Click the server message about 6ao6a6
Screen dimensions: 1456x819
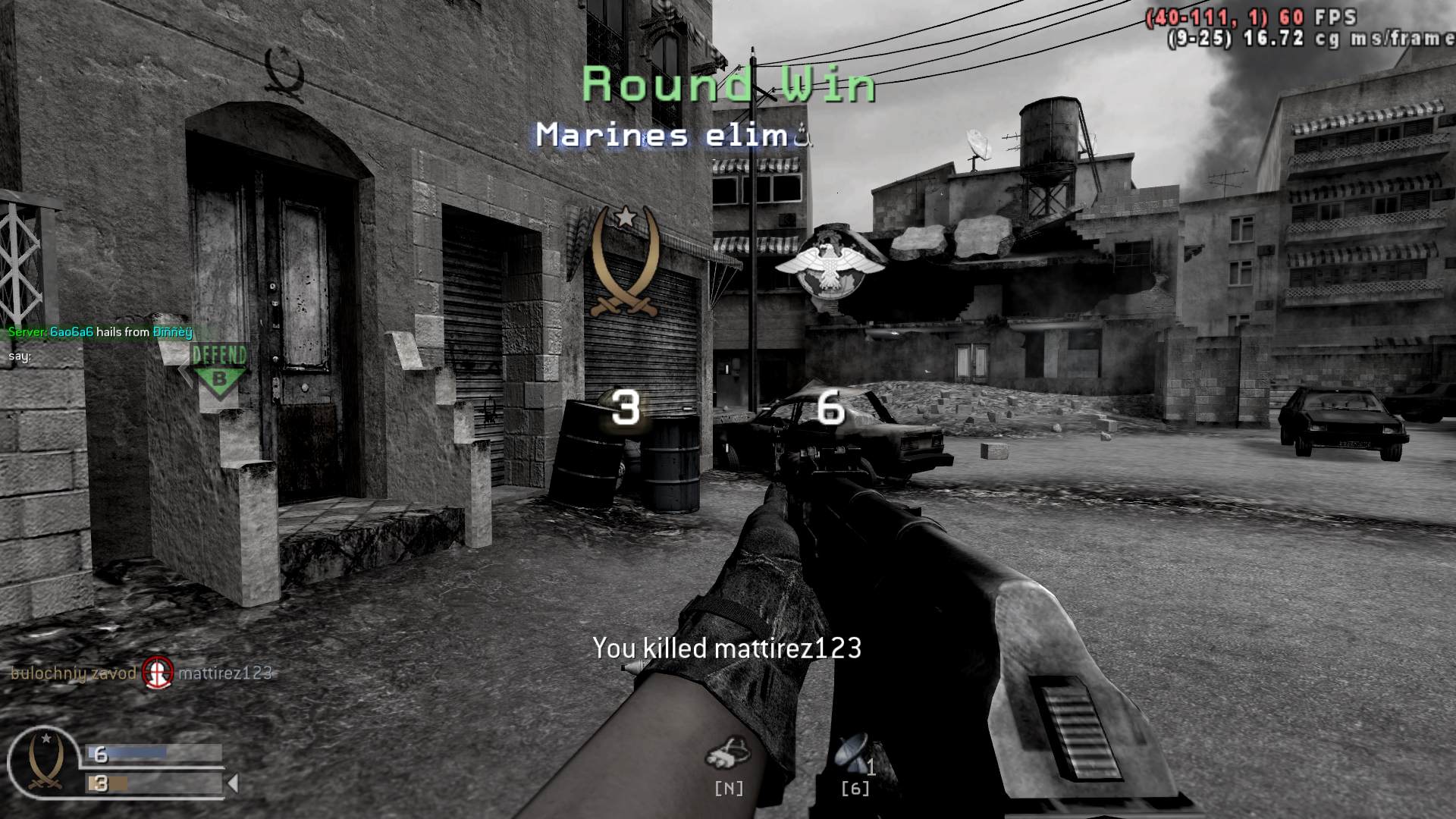99,331
